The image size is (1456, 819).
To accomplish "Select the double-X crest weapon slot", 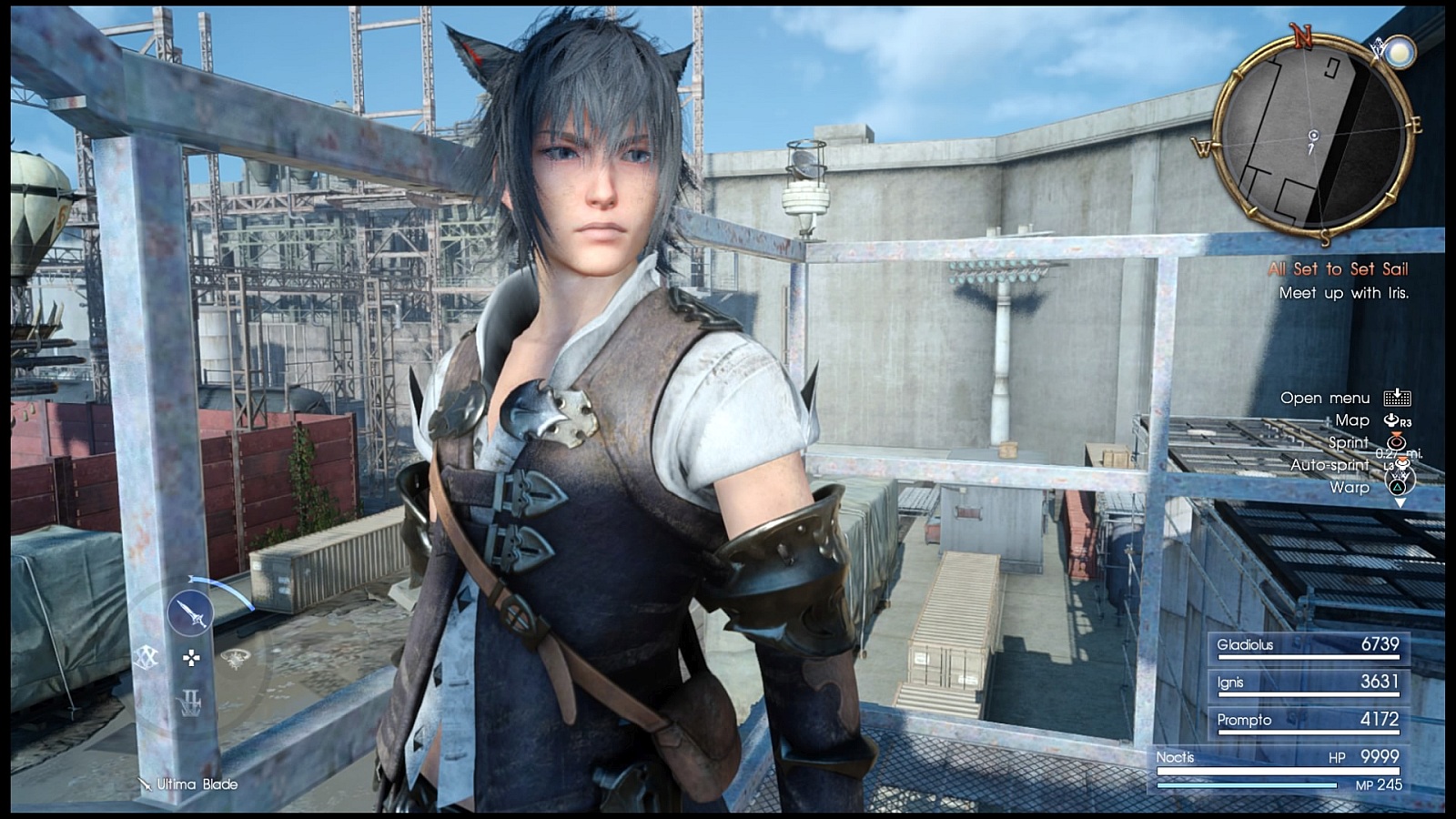I will [147, 657].
